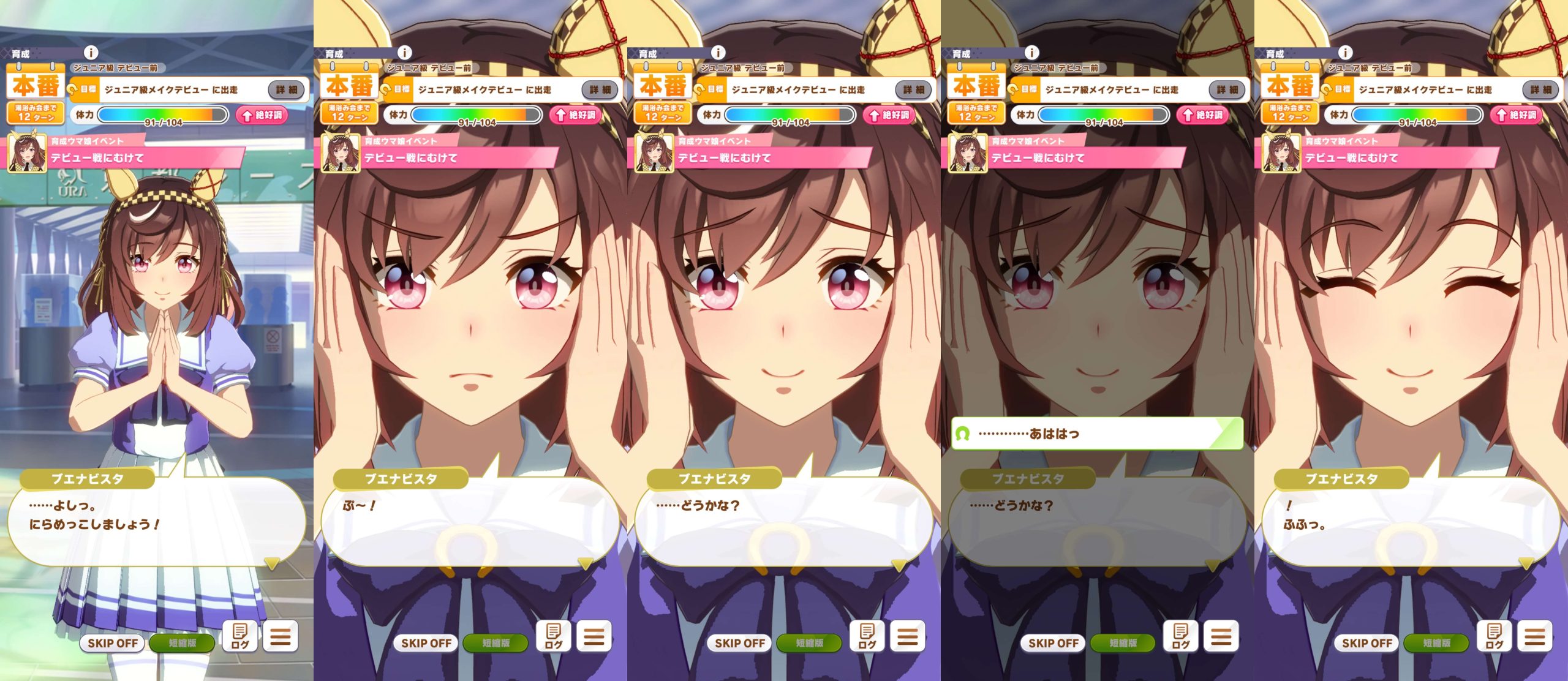The width and height of the screenshot is (1568, 681).
Task: Open 詳細 details on the full-body character screen
Action: [286, 90]
